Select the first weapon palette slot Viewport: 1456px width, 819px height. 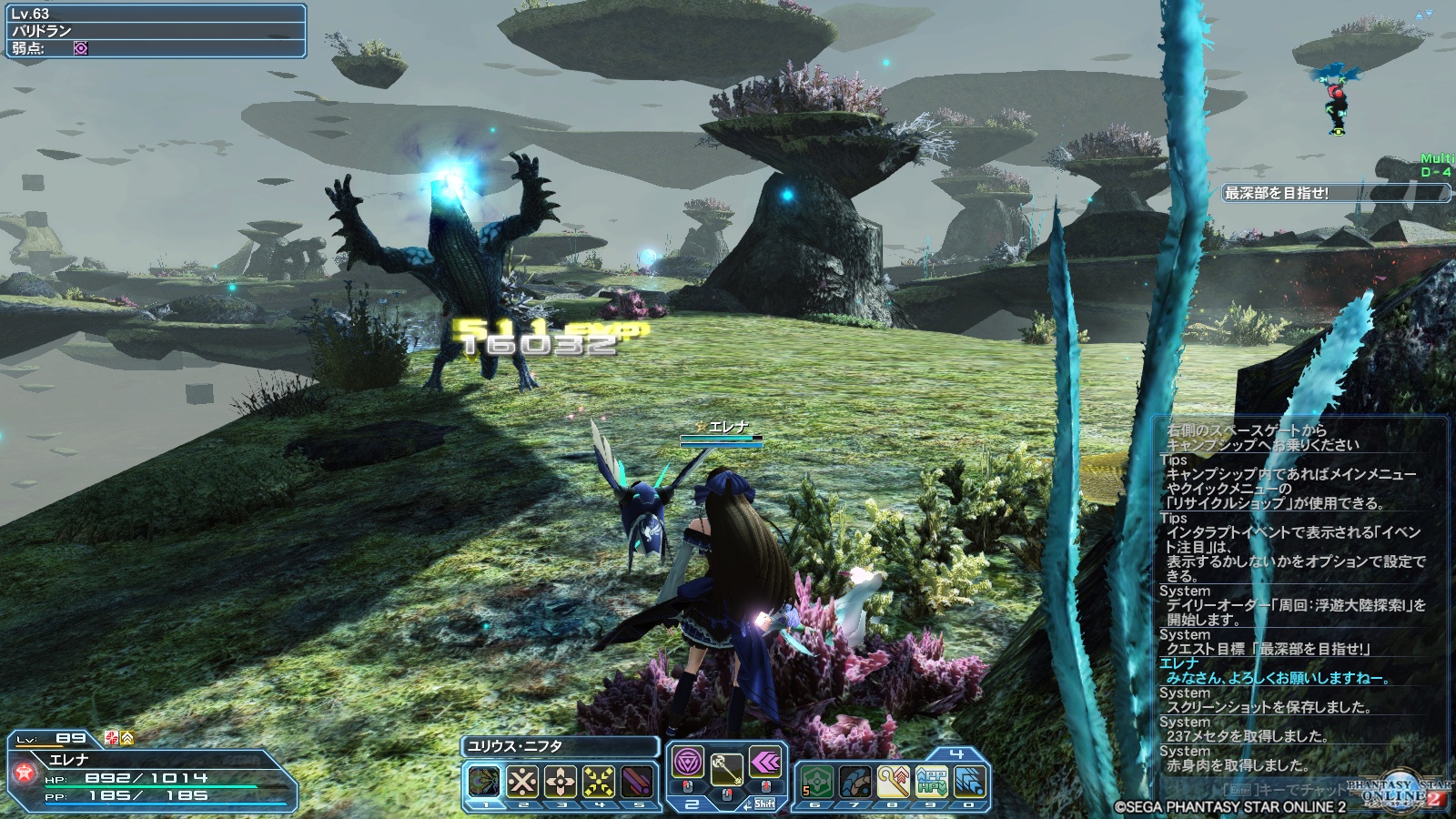click(x=484, y=782)
